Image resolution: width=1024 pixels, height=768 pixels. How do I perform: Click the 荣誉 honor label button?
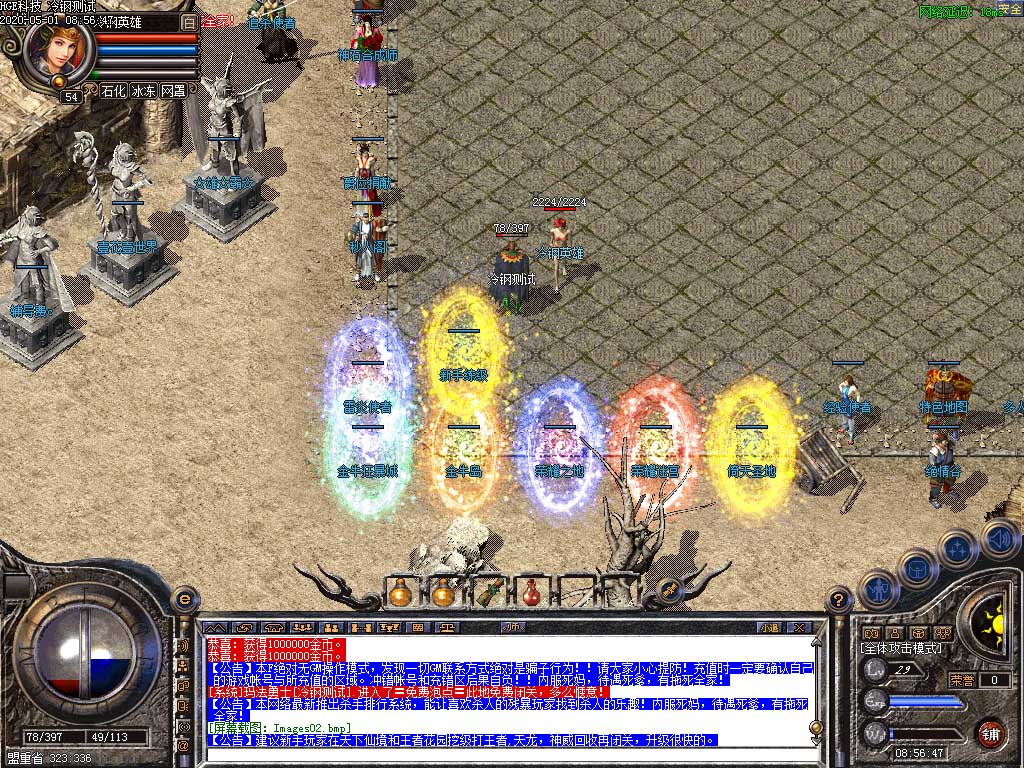(962, 680)
